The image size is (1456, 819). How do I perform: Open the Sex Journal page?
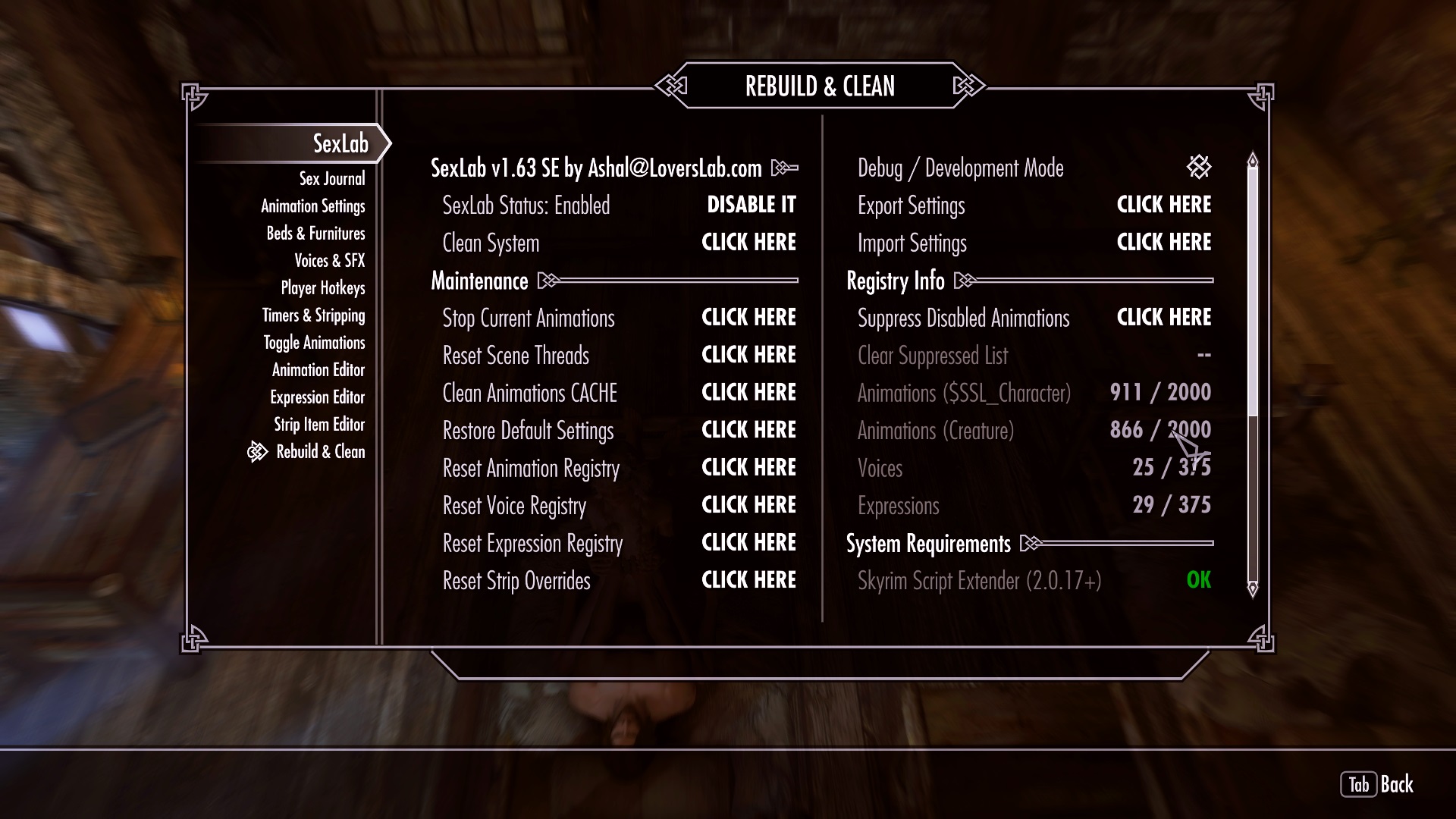click(x=331, y=178)
